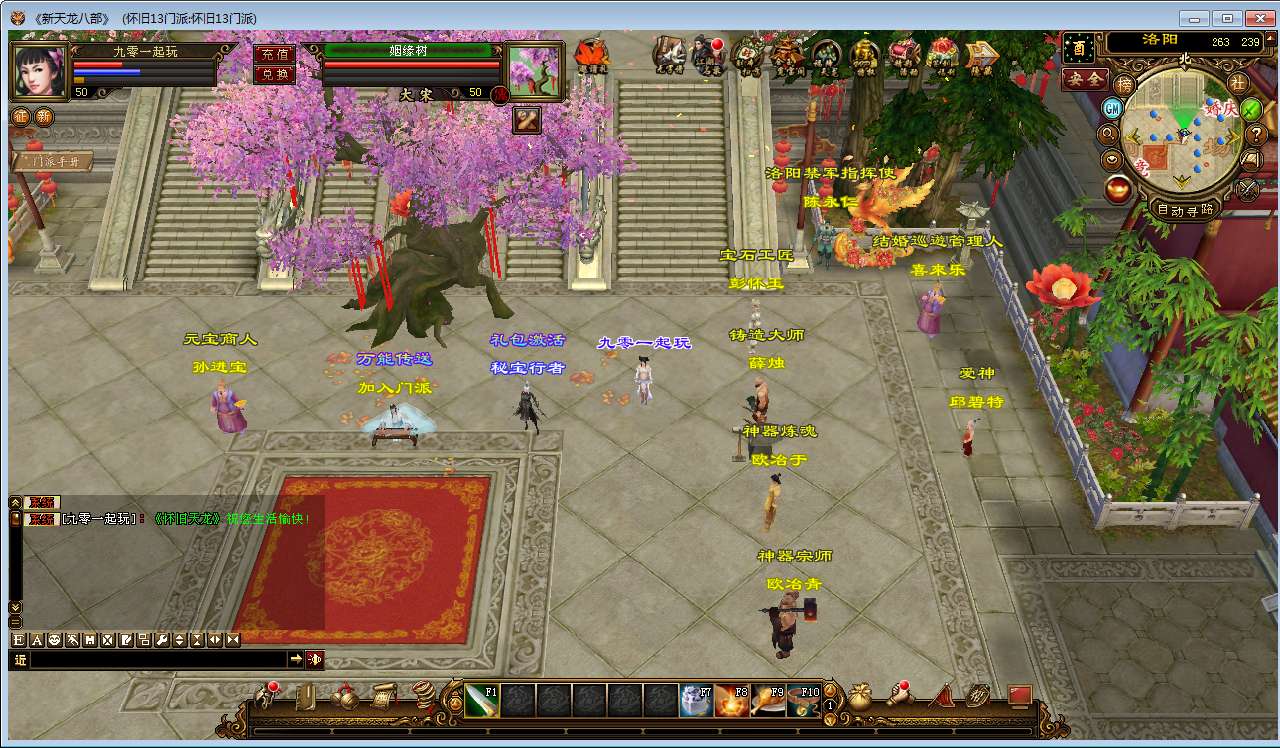This screenshot has width=1280, height=748.
Task: Click the player portrait of 九零一起玩
Action: pyautogui.click(x=39, y=70)
